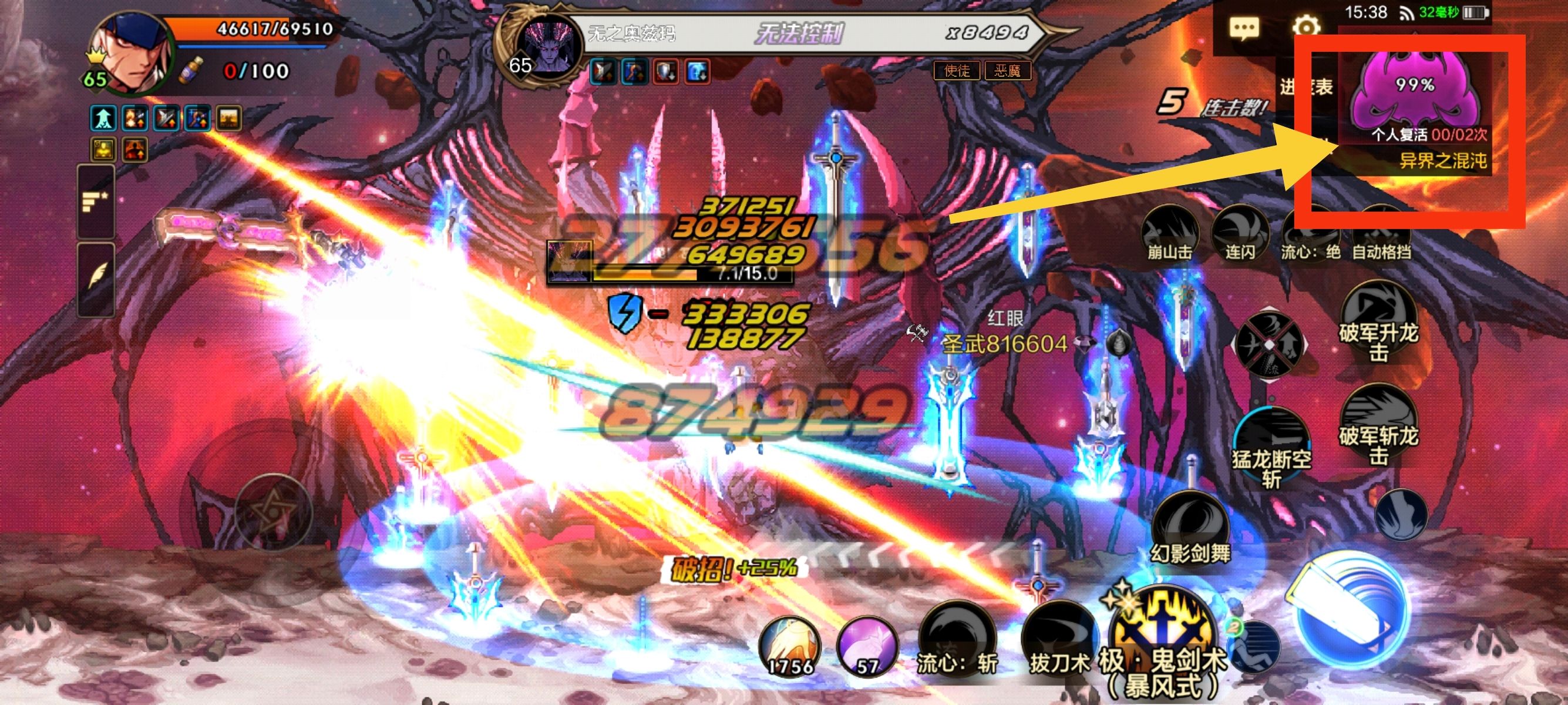Open the 进度表 progress panel
Image resolution: width=1568 pixels, height=705 pixels.
[x=1305, y=88]
